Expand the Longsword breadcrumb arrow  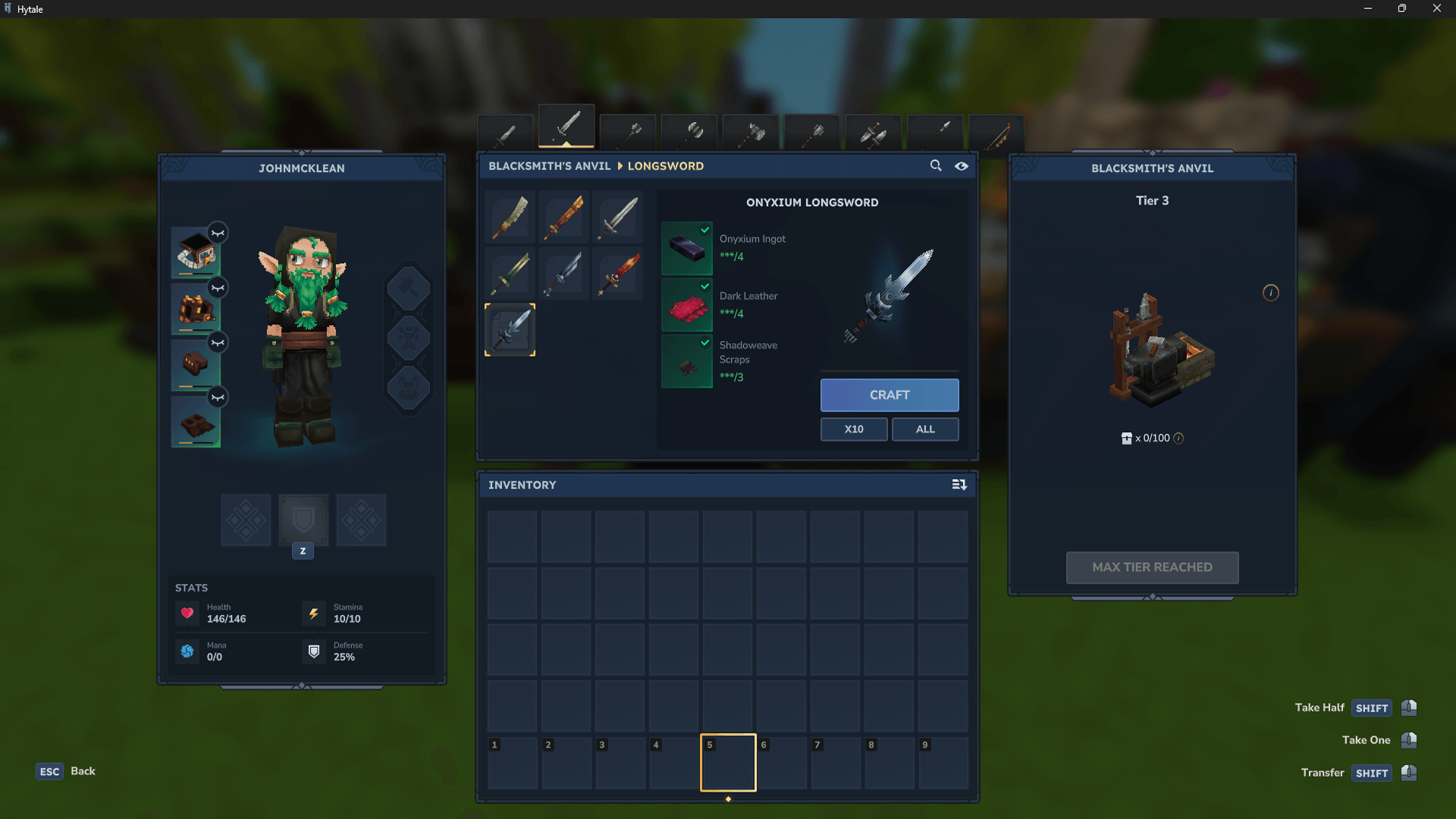coord(619,165)
